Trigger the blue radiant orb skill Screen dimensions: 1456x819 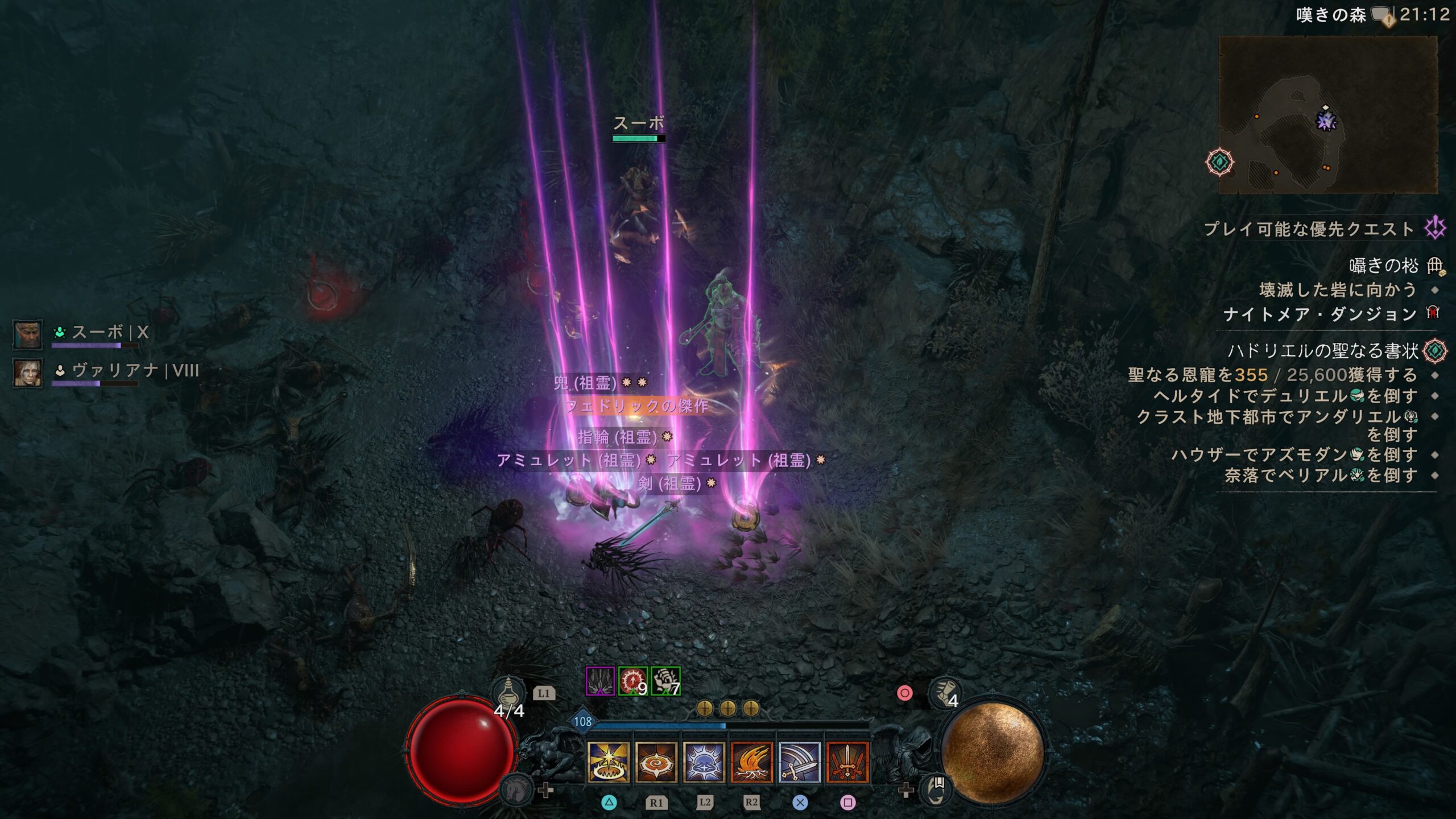click(704, 762)
